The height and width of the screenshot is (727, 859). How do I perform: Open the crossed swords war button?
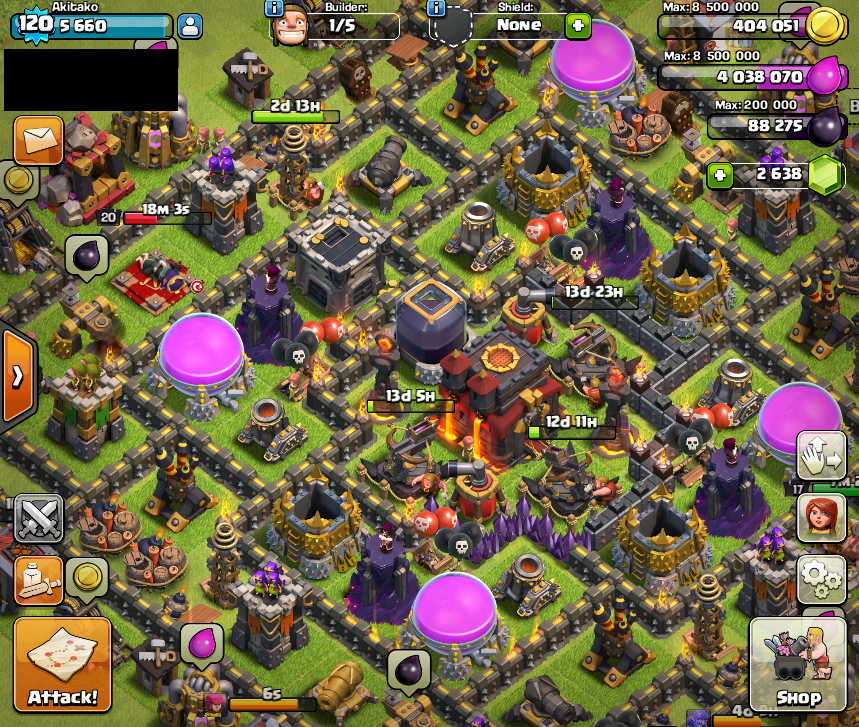point(39,517)
